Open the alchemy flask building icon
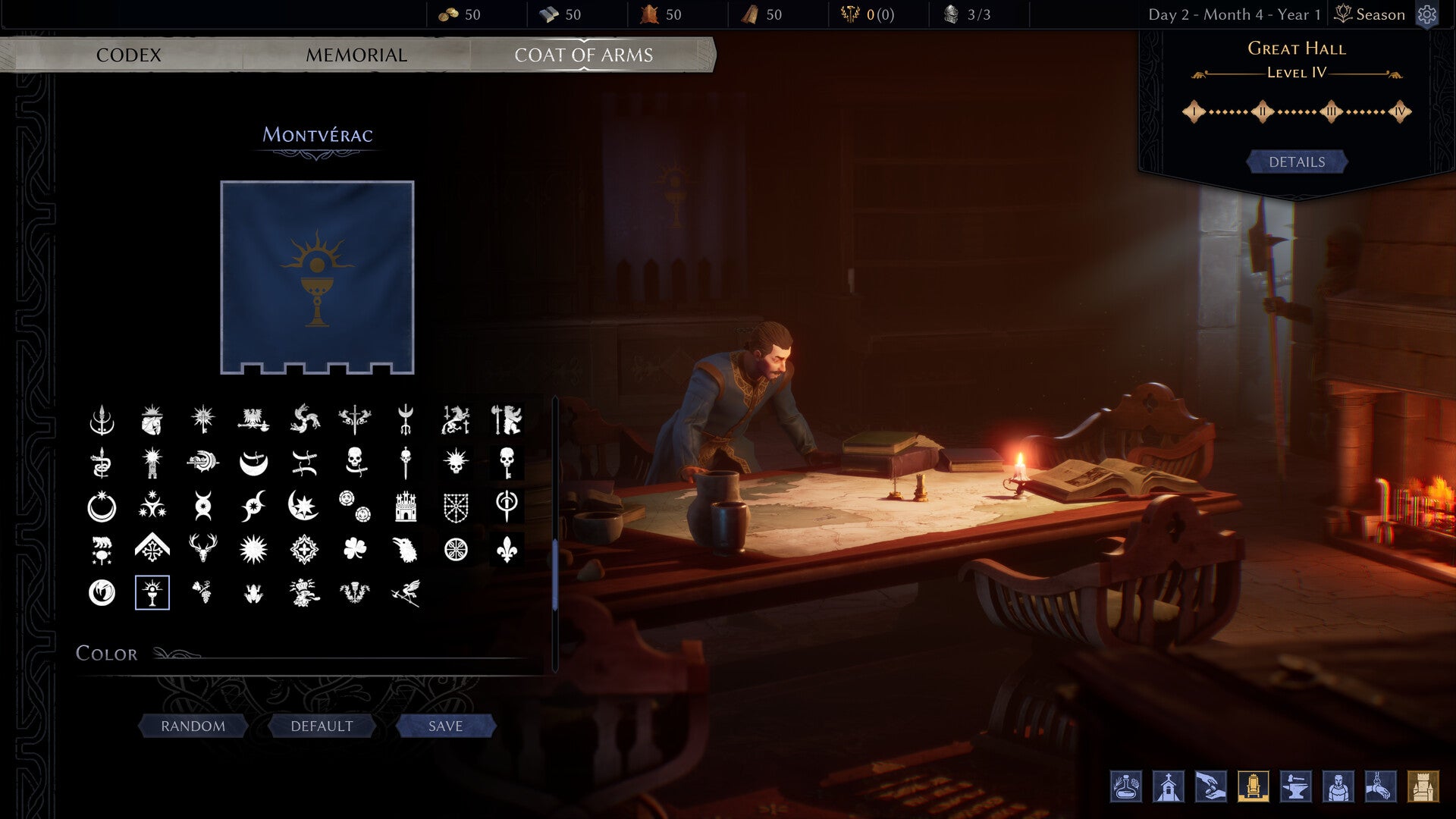Screen dimensions: 1456x819 click(x=1125, y=786)
